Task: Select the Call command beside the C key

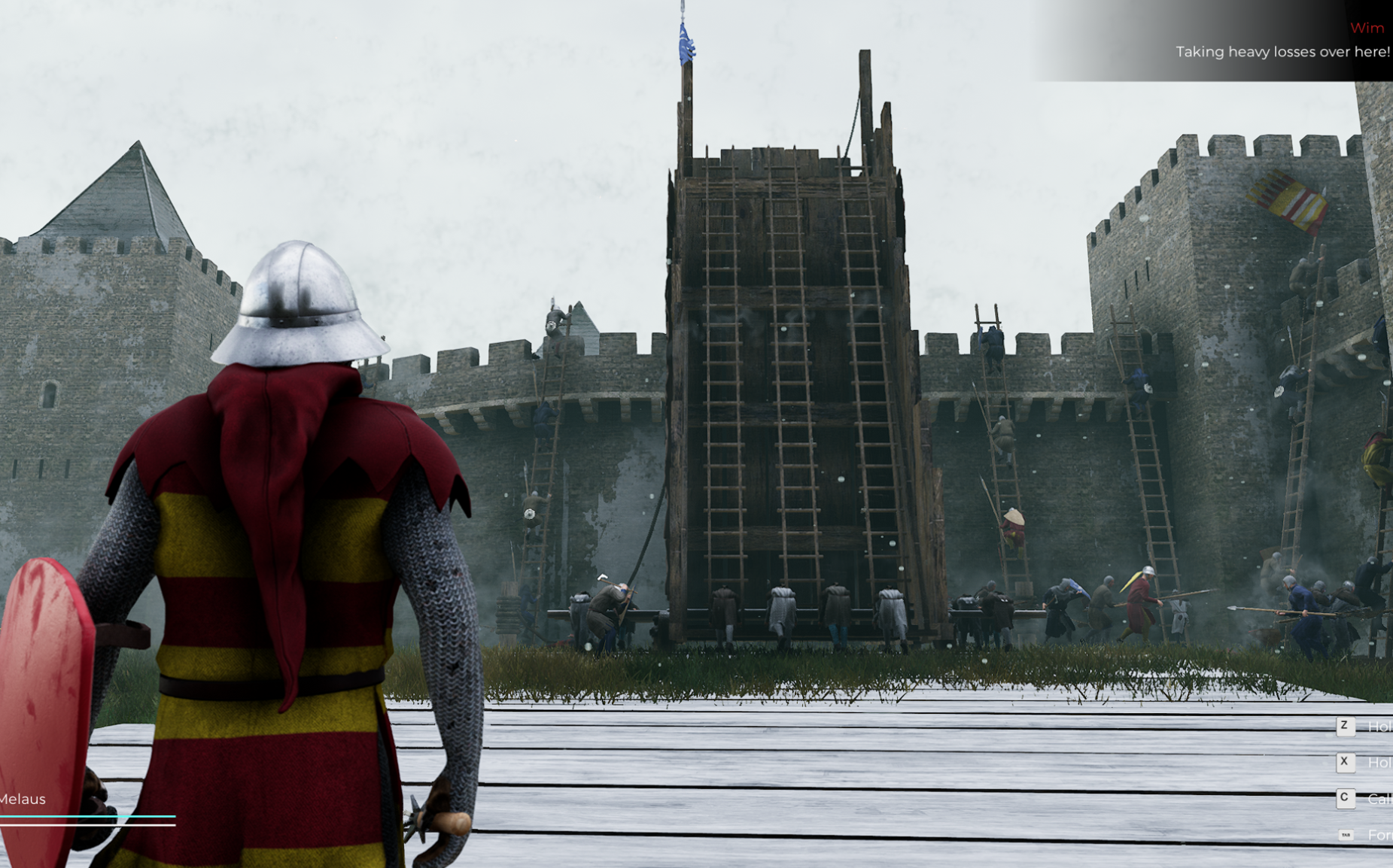Action: 1379,799
